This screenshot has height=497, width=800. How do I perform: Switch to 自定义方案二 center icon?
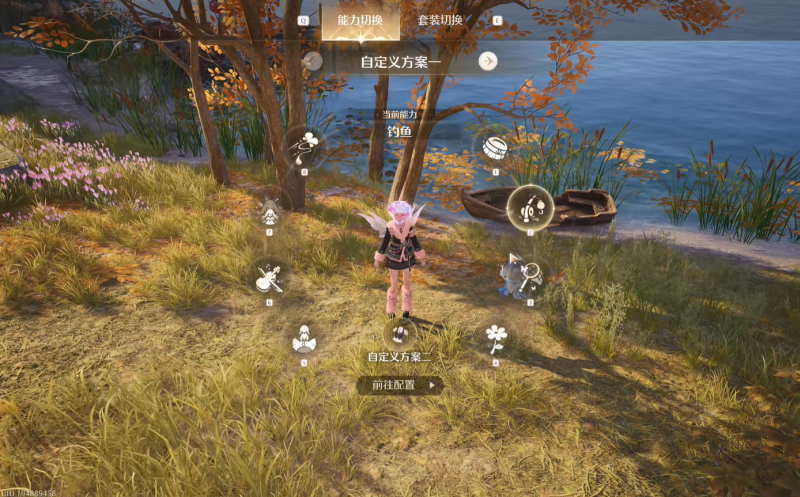(400, 331)
